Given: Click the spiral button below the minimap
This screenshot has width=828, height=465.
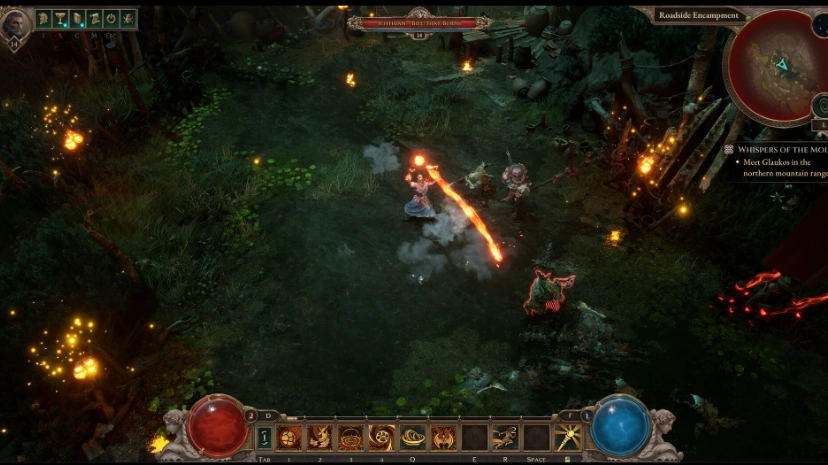Looking at the screenshot, I should tap(820, 103).
